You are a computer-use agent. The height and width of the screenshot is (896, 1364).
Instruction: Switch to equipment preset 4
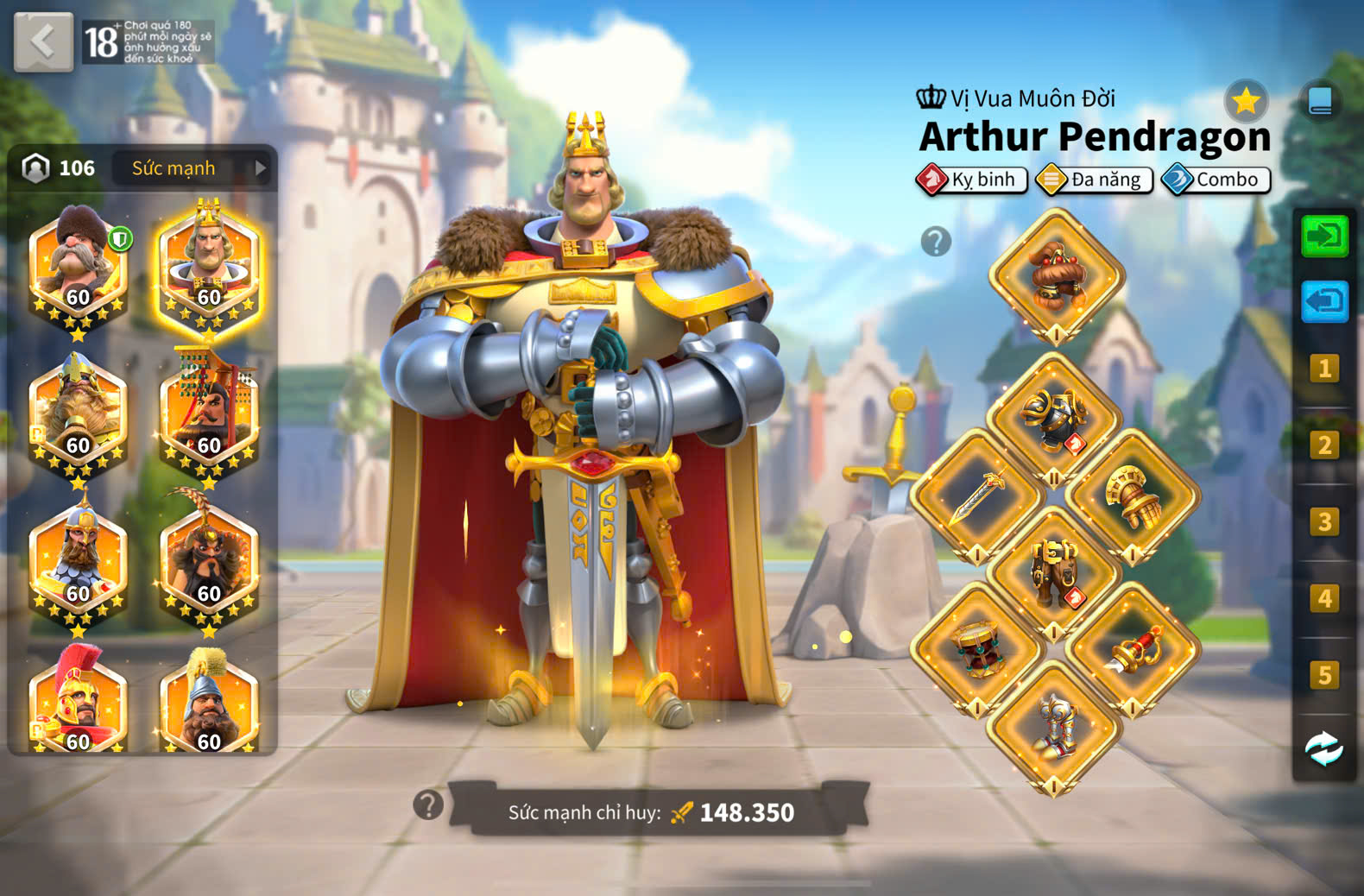click(1324, 598)
